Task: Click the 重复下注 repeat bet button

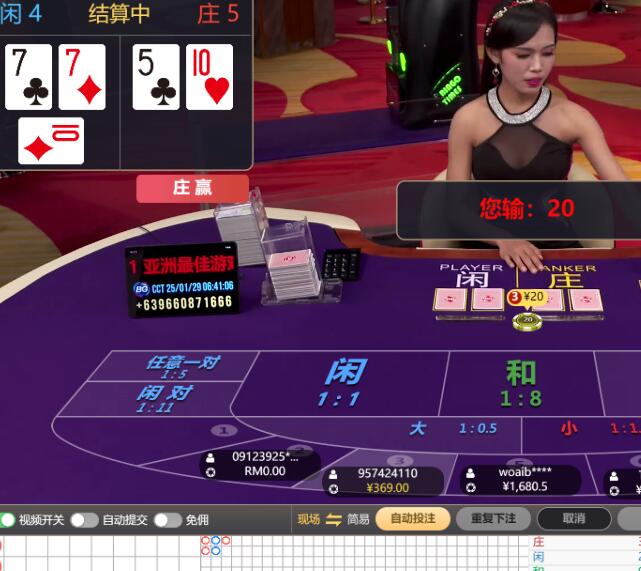Action: (493, 519)
